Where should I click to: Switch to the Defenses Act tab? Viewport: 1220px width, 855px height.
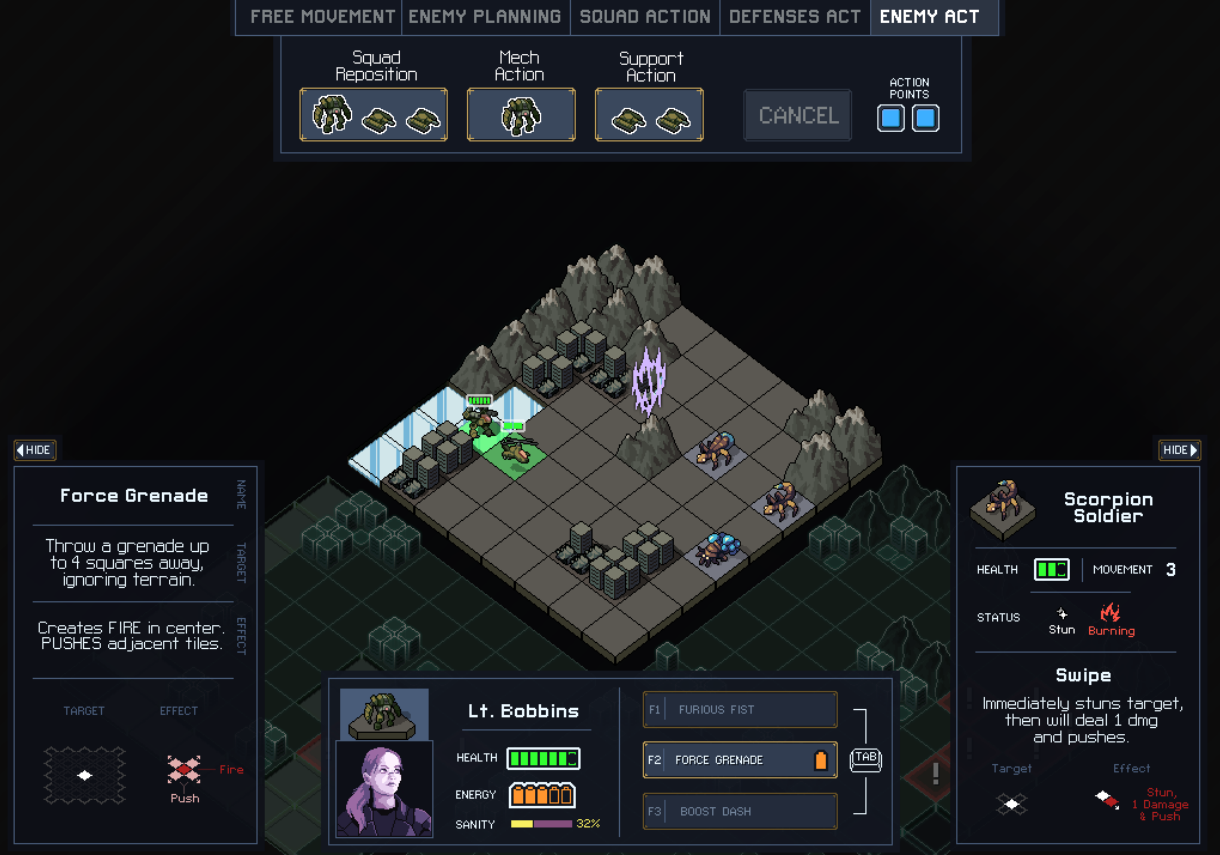(x=795, y=17)
